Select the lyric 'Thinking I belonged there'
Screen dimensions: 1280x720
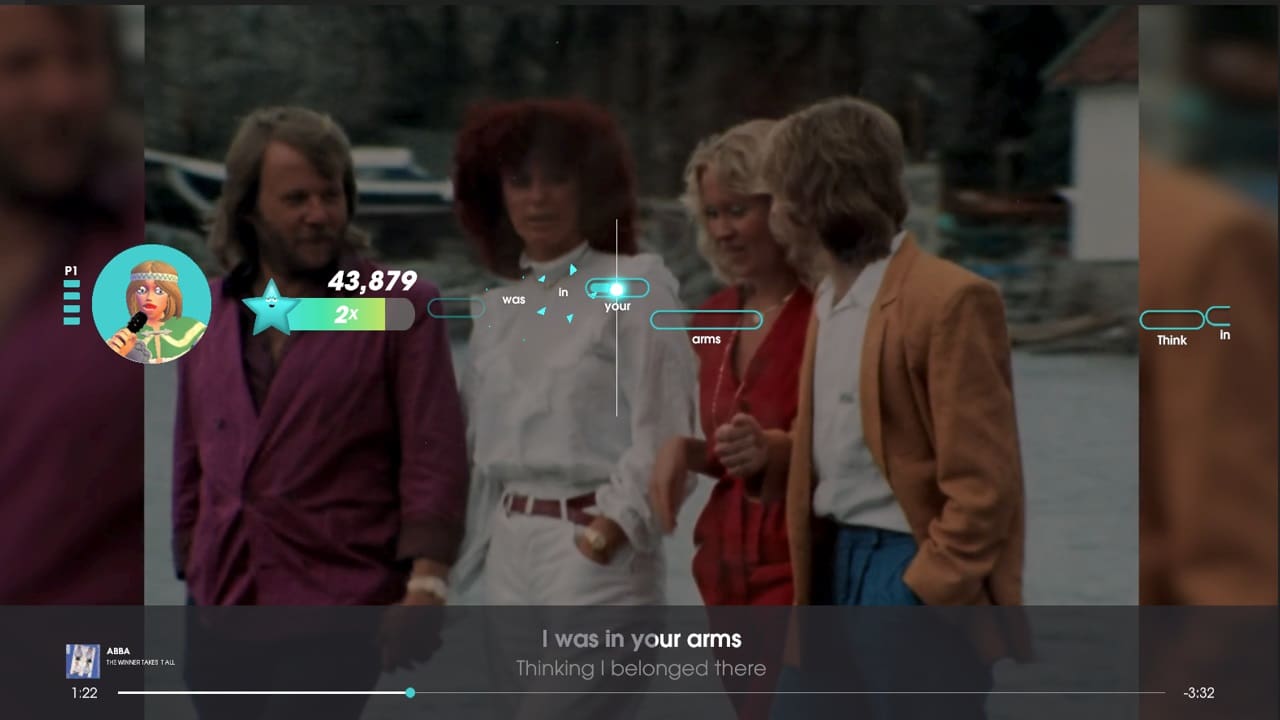(639, 669)
